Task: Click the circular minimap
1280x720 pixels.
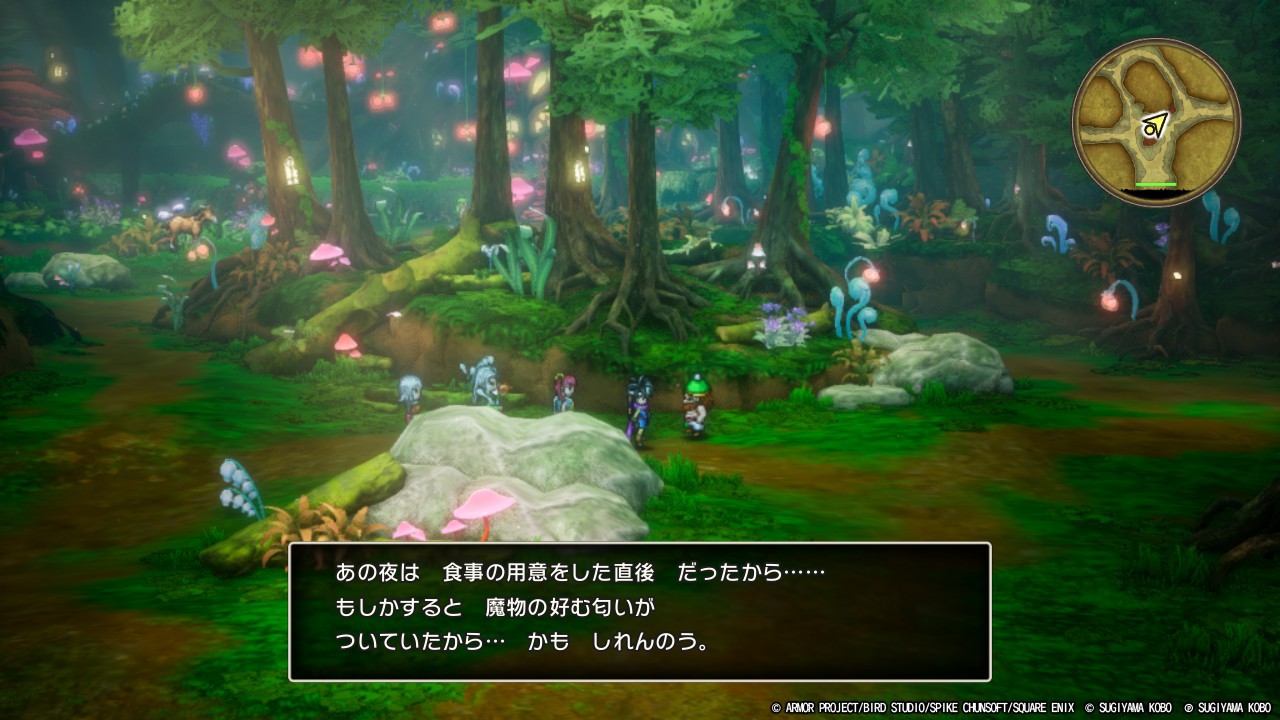Action: (x=1156, y=123)
